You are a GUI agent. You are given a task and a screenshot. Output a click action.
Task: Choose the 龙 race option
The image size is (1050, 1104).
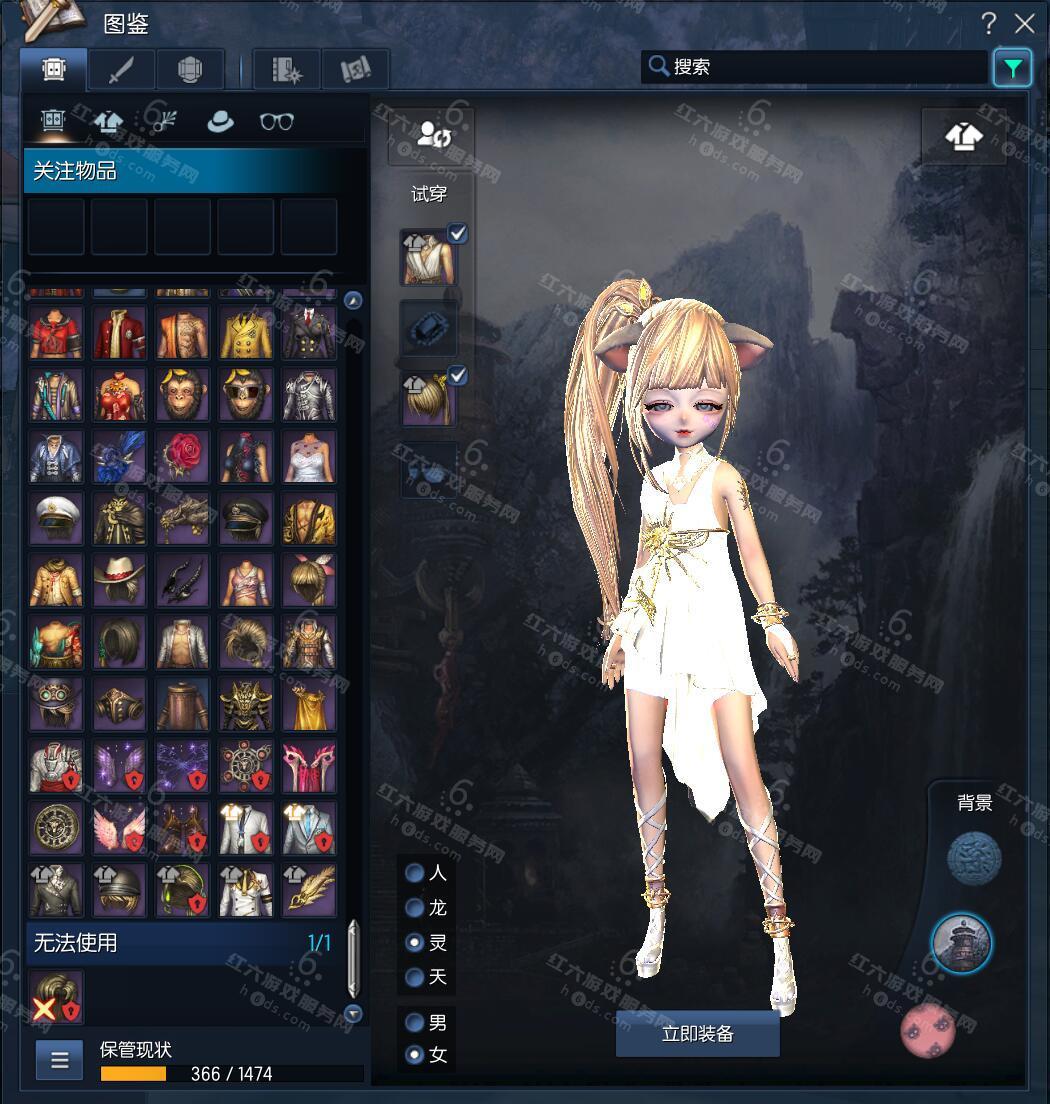(414, 908)
